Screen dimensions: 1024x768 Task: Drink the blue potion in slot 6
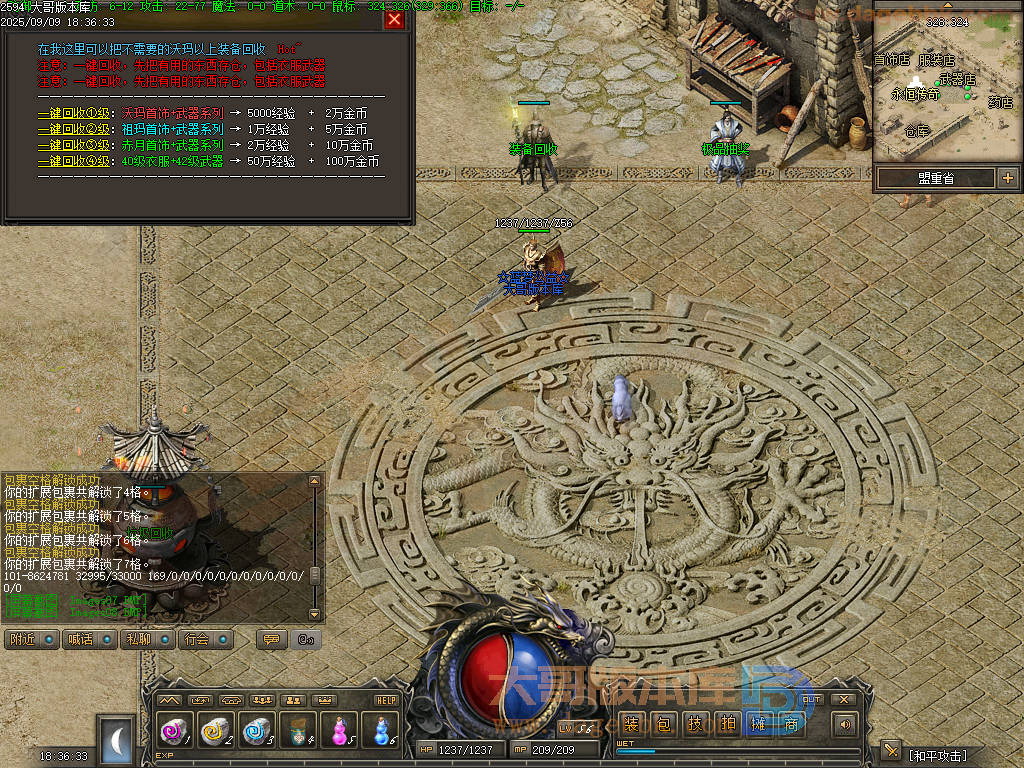(380, 732)
